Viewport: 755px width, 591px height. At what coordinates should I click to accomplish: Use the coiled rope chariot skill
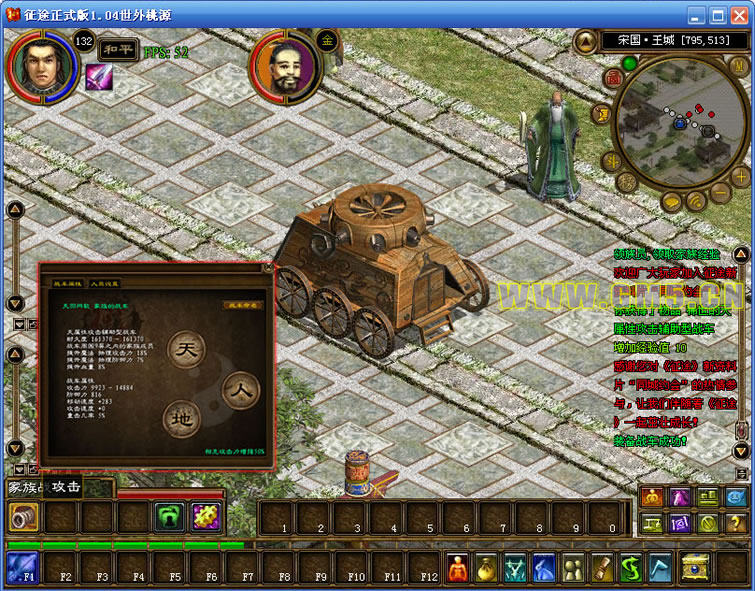click(22, 517)
